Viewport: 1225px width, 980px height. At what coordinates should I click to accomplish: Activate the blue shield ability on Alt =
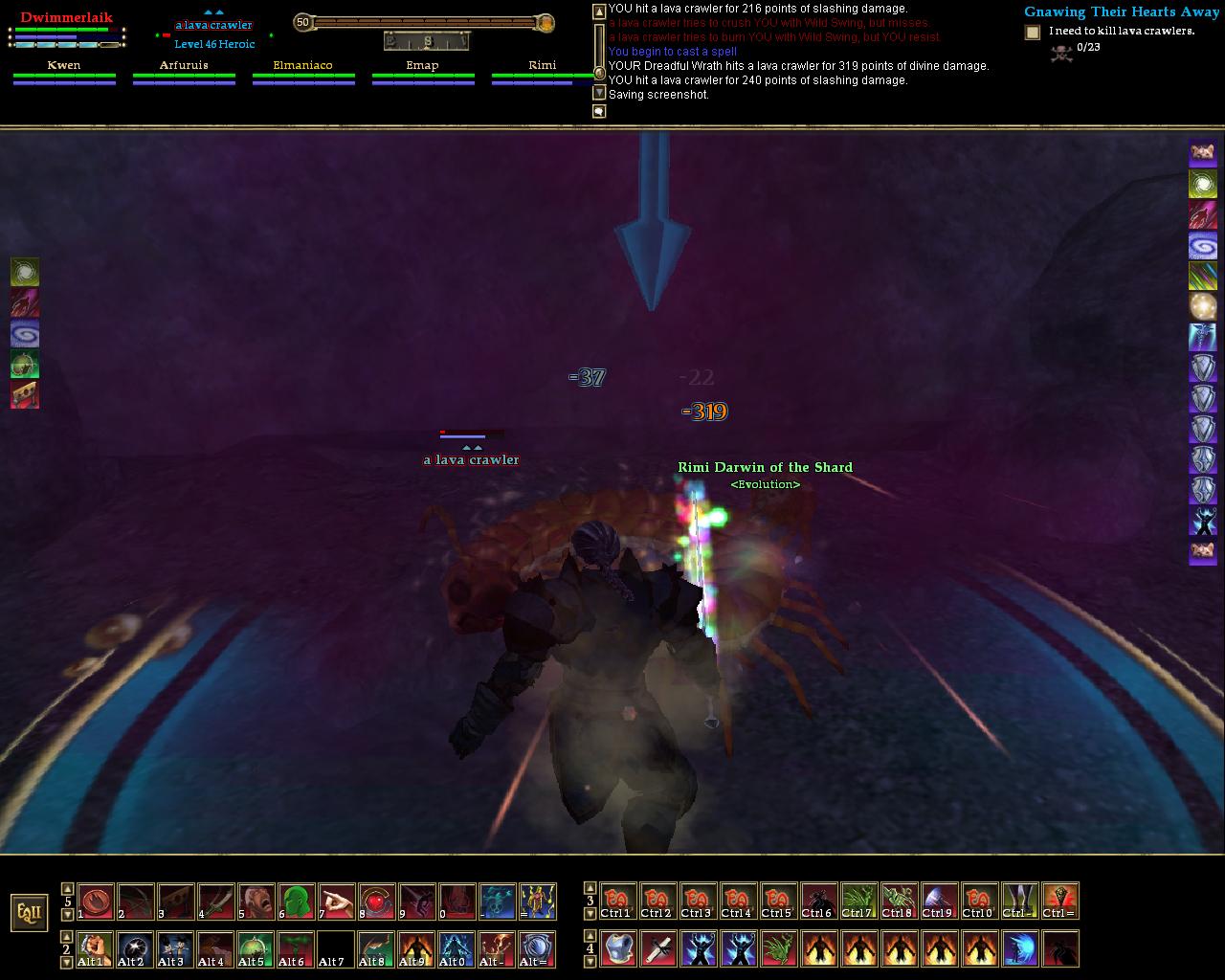point(537,948)
